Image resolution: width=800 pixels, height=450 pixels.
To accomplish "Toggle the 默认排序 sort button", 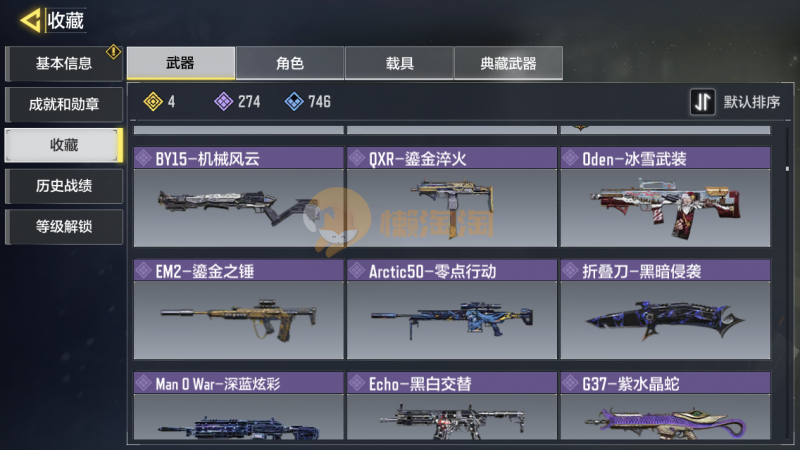I will point(735,102).
